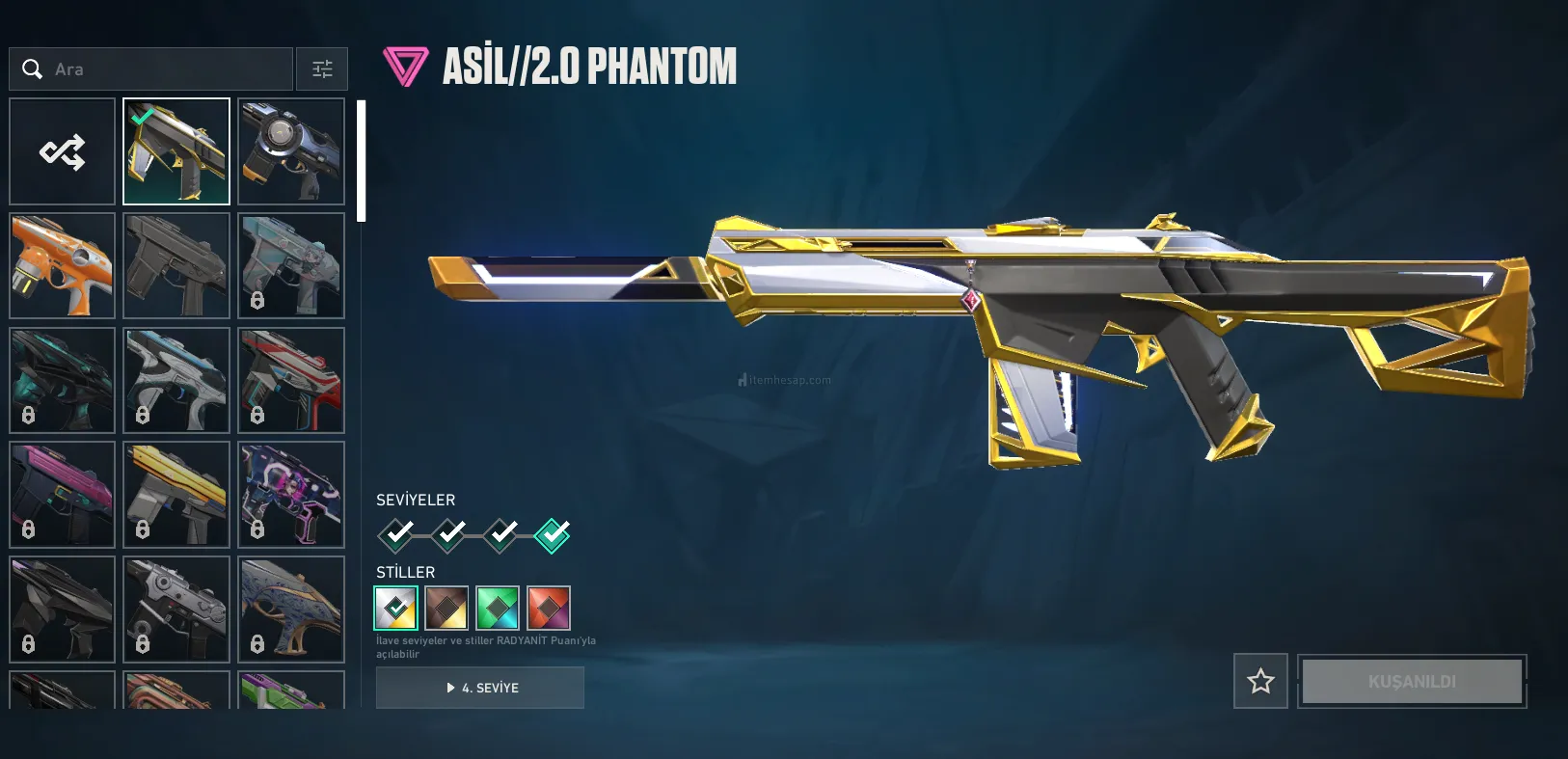Select the random skin shuffle tile
The height and width of the screenshot is (759, 1568).
pyautogui.click(x=63, y=151)
